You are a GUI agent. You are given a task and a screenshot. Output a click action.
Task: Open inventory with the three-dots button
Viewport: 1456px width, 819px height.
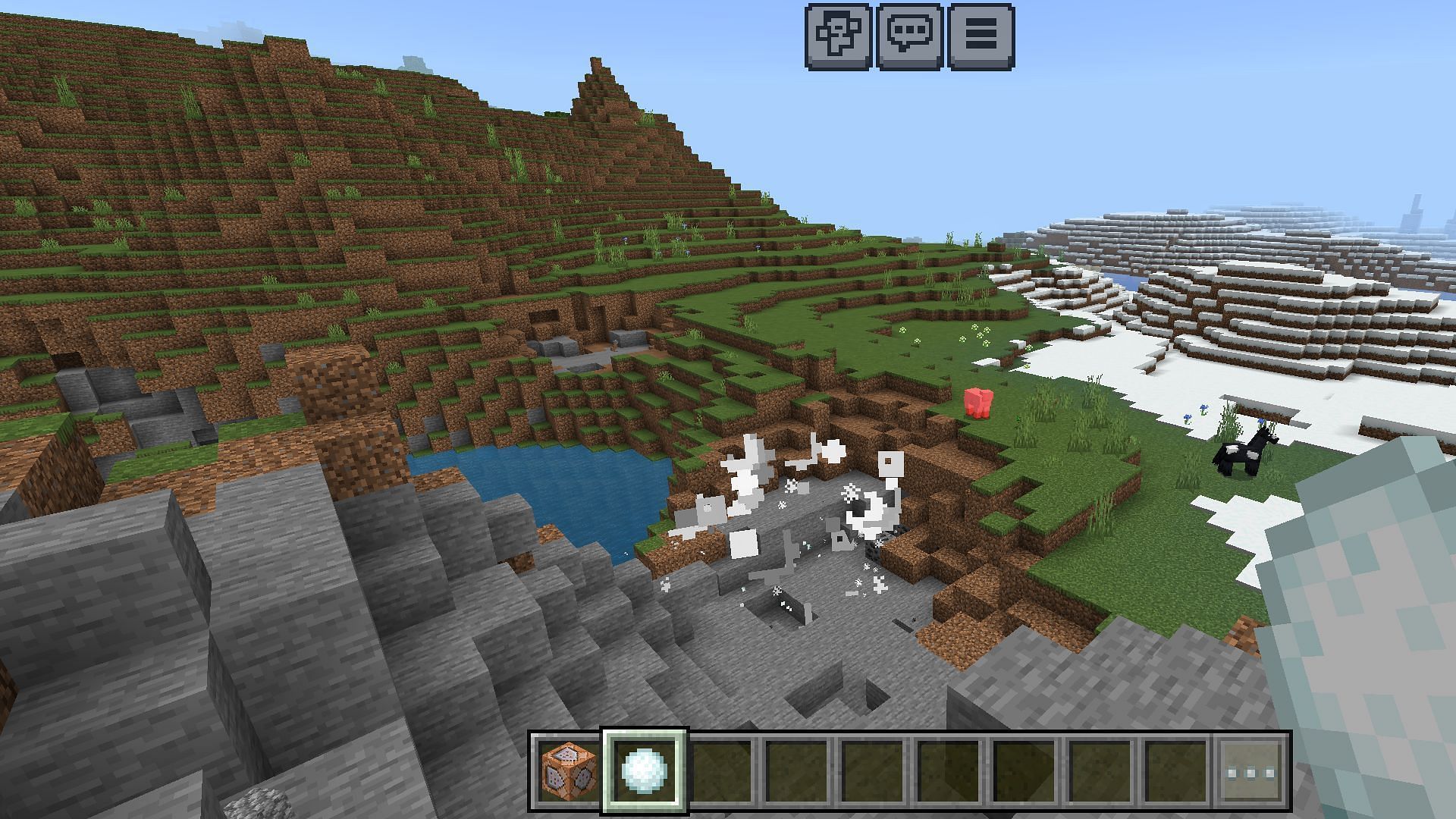(x=1252, y=772)
